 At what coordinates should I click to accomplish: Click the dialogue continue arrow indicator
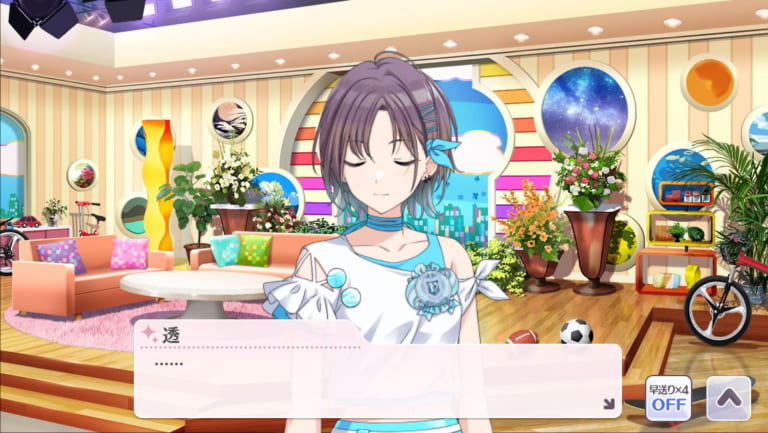click(x=607, y=404)
